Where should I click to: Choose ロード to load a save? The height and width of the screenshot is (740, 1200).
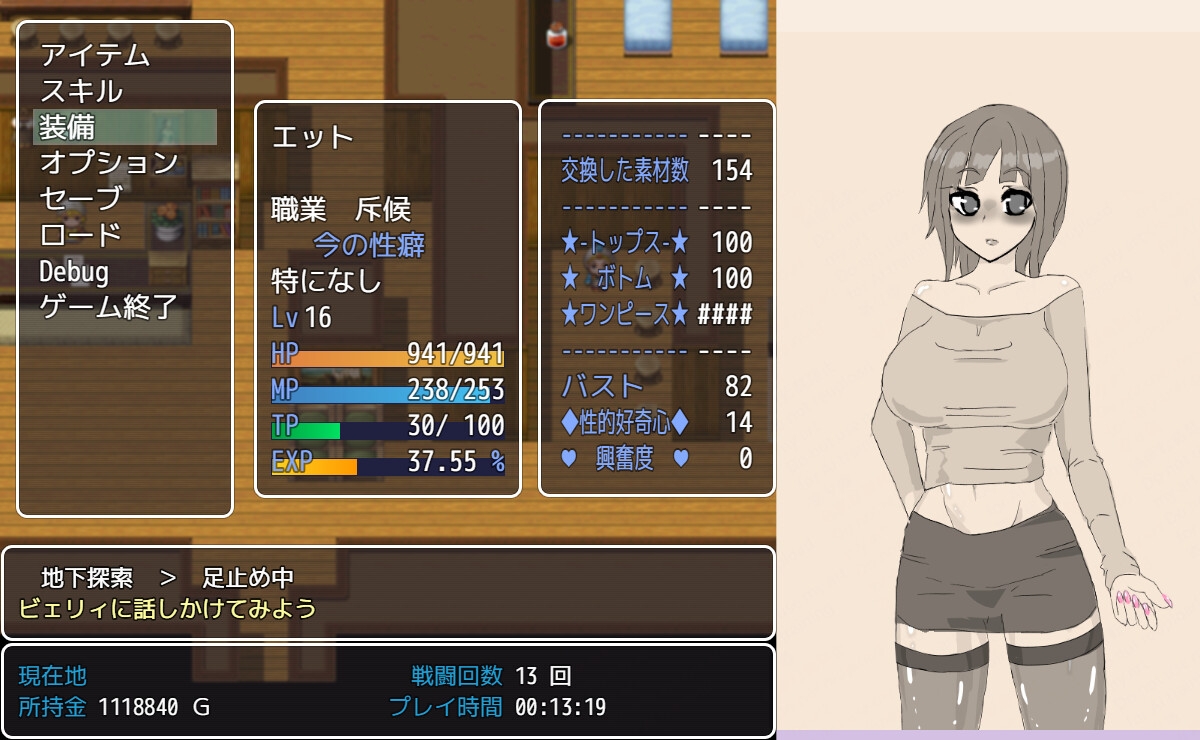[x=81, y=235]
